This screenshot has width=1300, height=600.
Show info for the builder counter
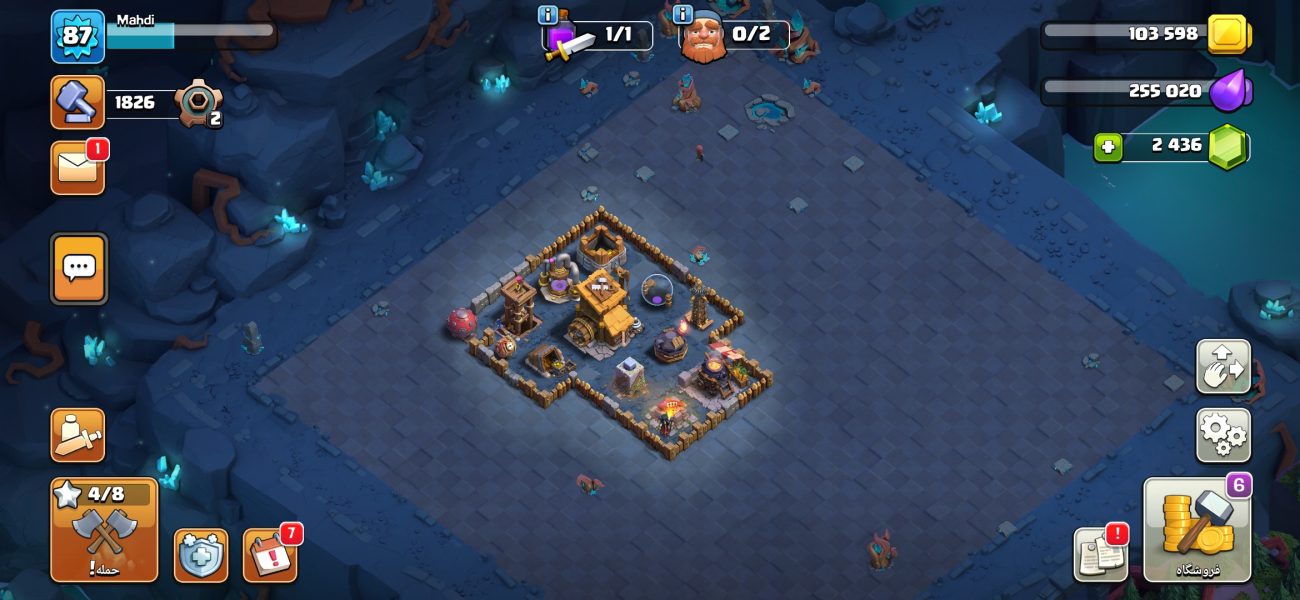[684, 15]
